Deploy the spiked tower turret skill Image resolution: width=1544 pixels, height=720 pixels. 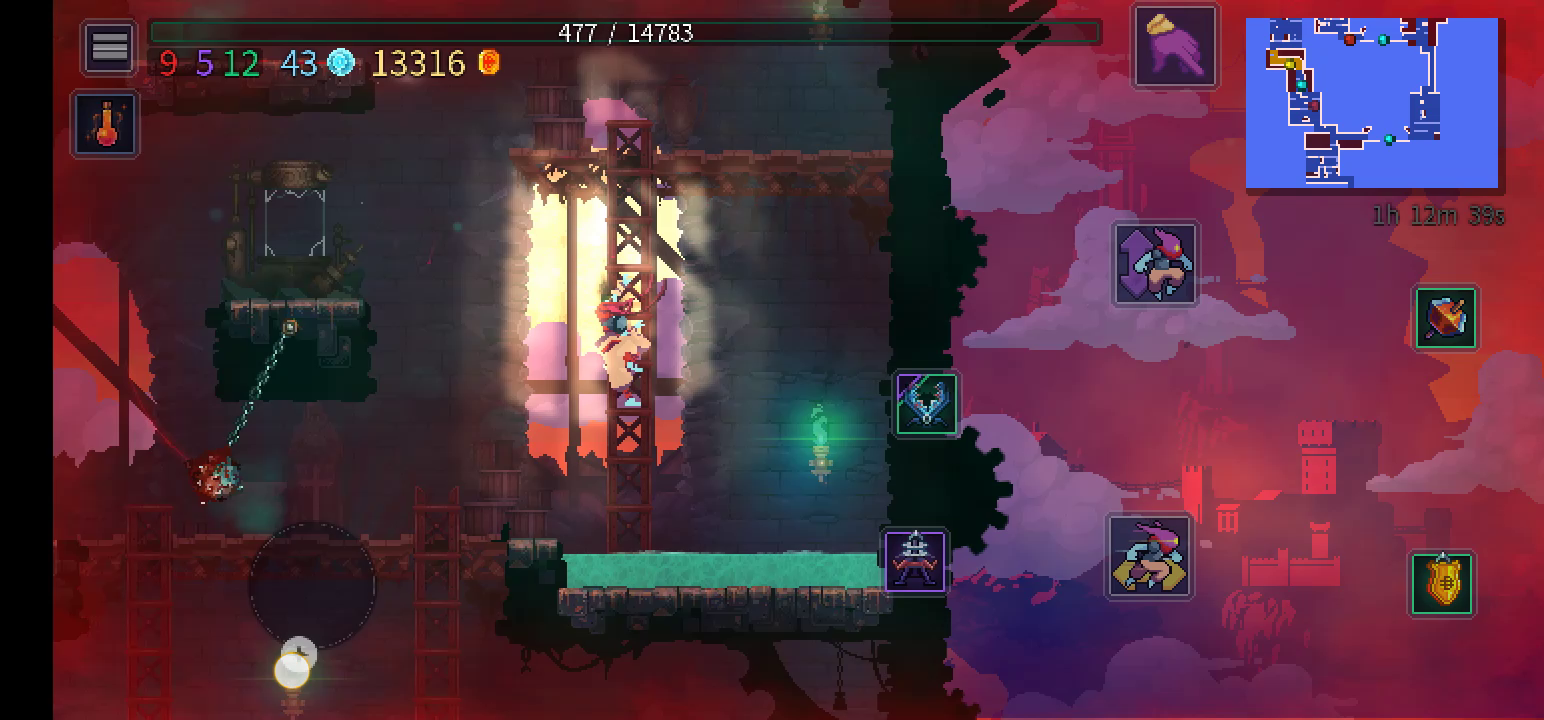915,561
